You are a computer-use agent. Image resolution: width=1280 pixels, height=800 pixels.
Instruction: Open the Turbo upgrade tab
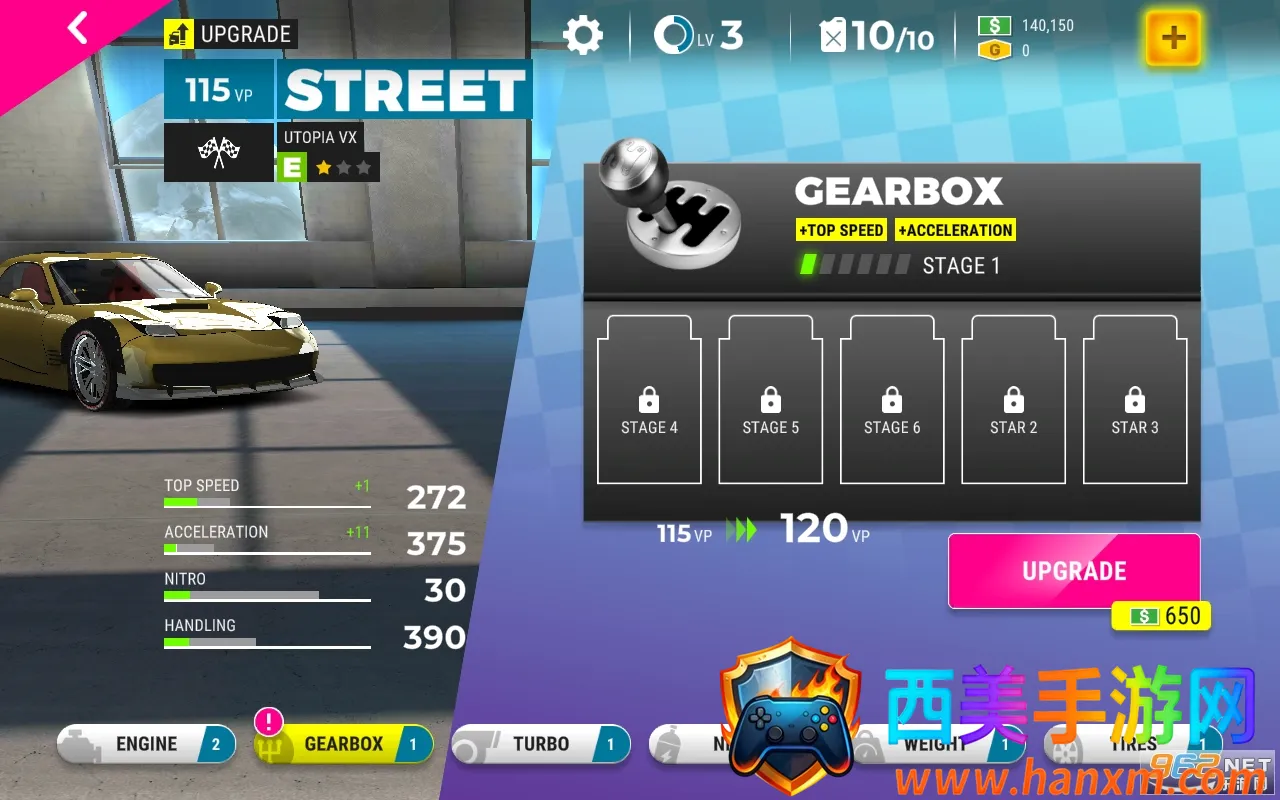(541, 744)
